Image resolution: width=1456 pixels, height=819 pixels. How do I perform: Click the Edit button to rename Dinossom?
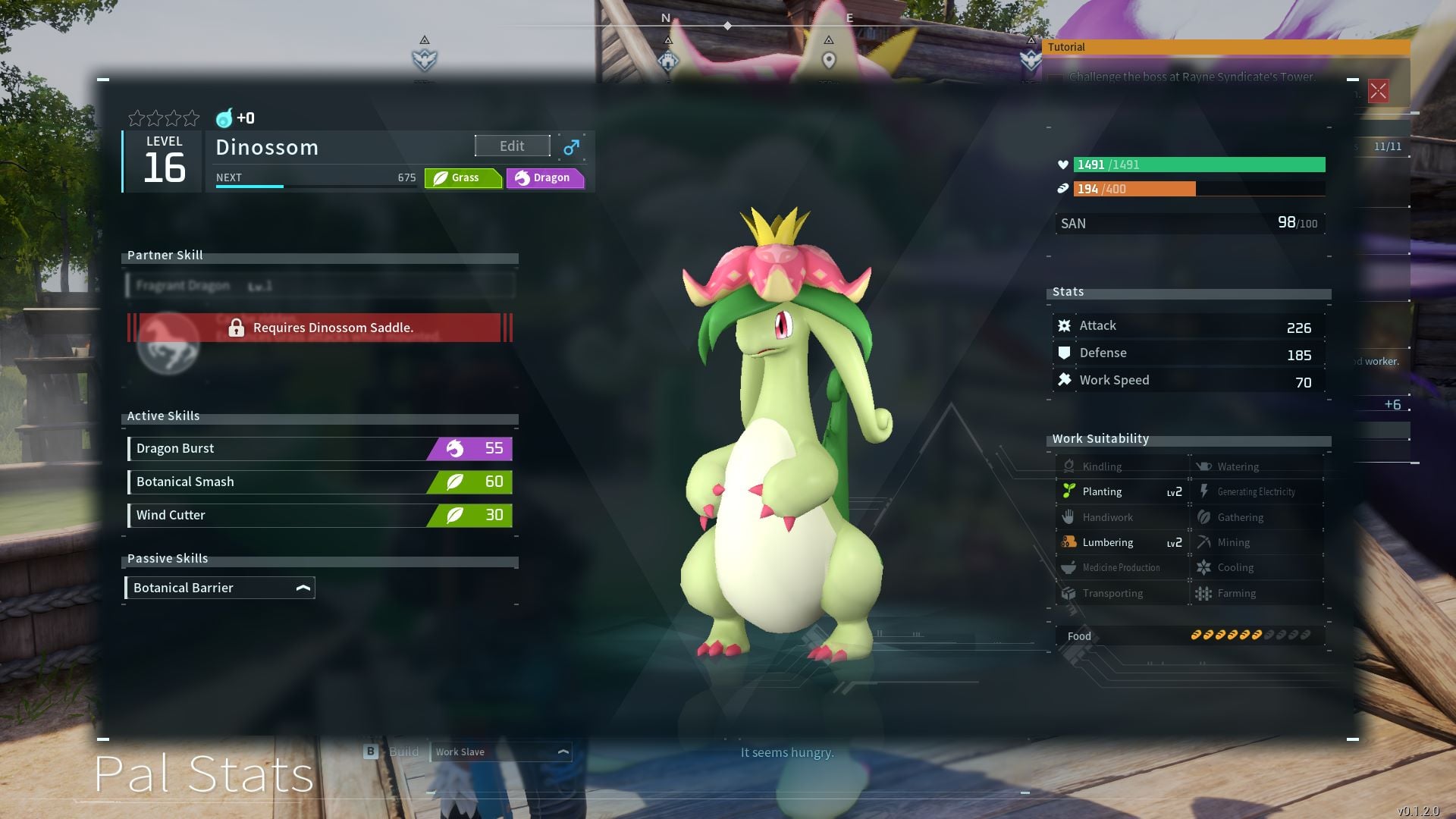point(511,146)
